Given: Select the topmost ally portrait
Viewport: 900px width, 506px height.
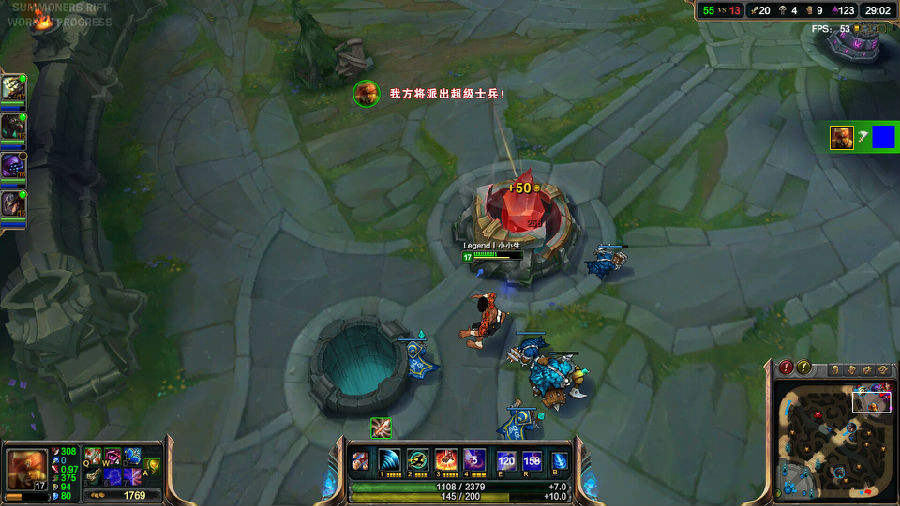Looking at the screenshot, I should coord(13,88).
